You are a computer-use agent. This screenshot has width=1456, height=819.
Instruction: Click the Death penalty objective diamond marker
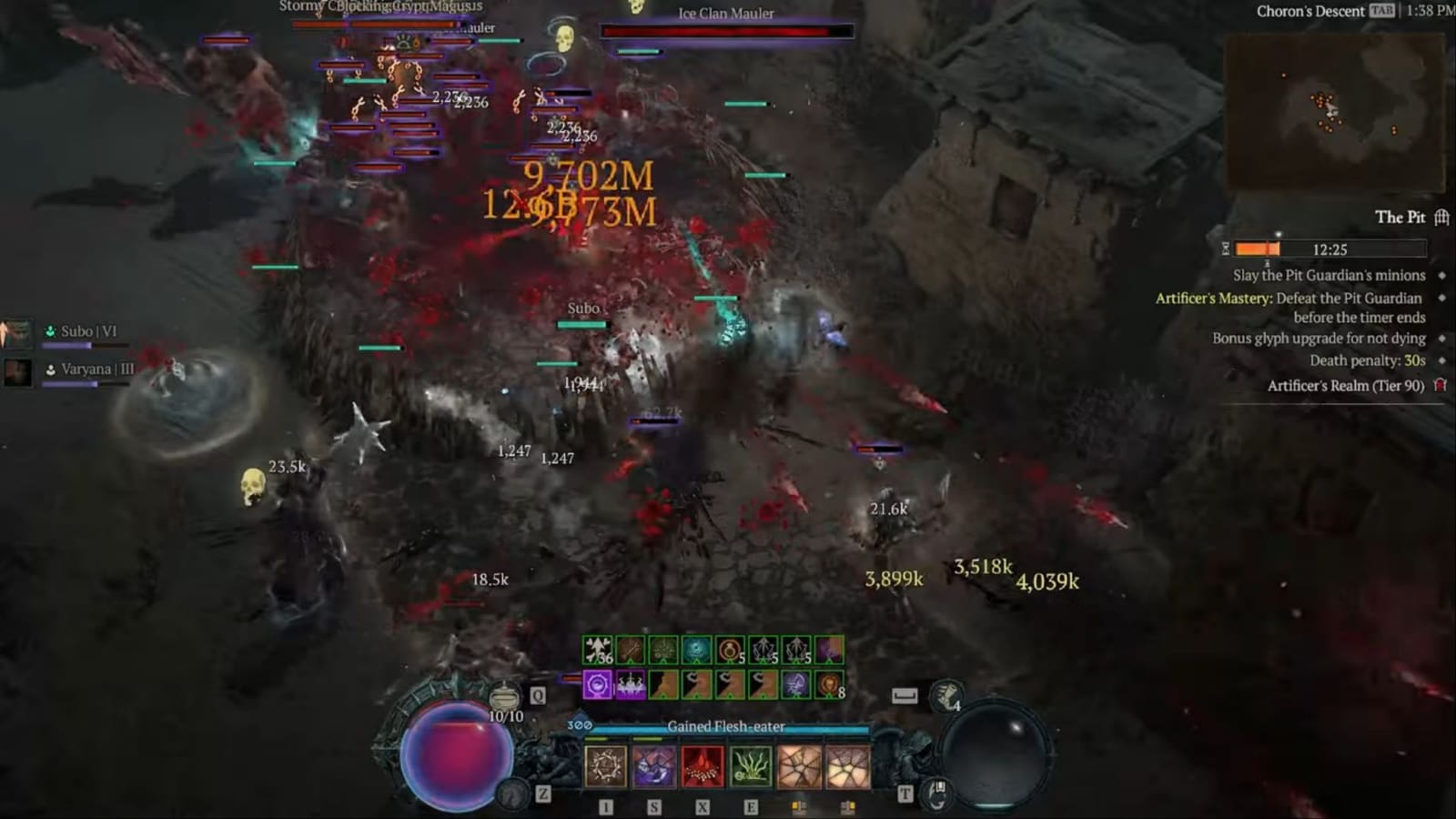tap(1440, 360)
